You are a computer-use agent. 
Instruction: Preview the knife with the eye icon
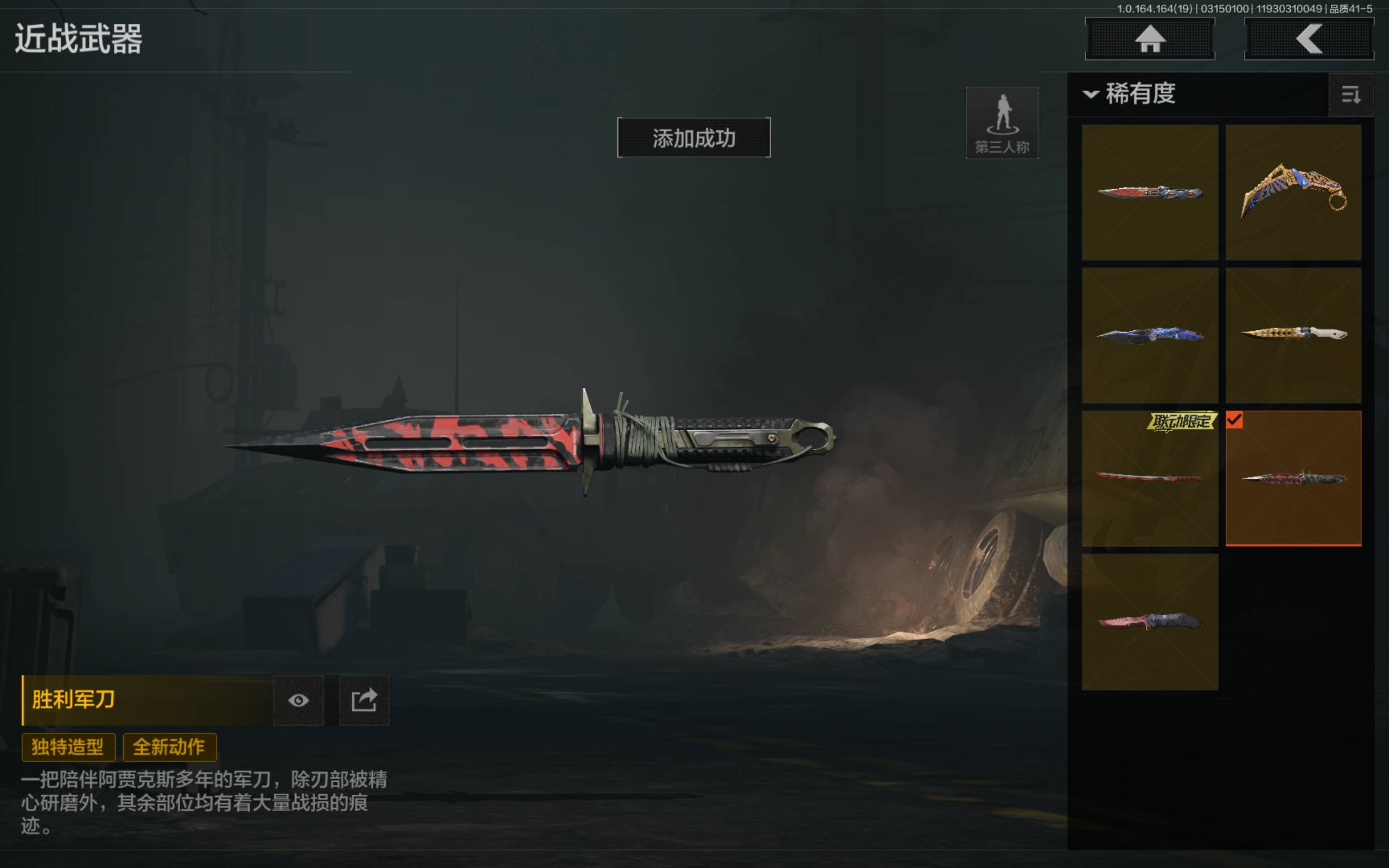pos(298,700)
